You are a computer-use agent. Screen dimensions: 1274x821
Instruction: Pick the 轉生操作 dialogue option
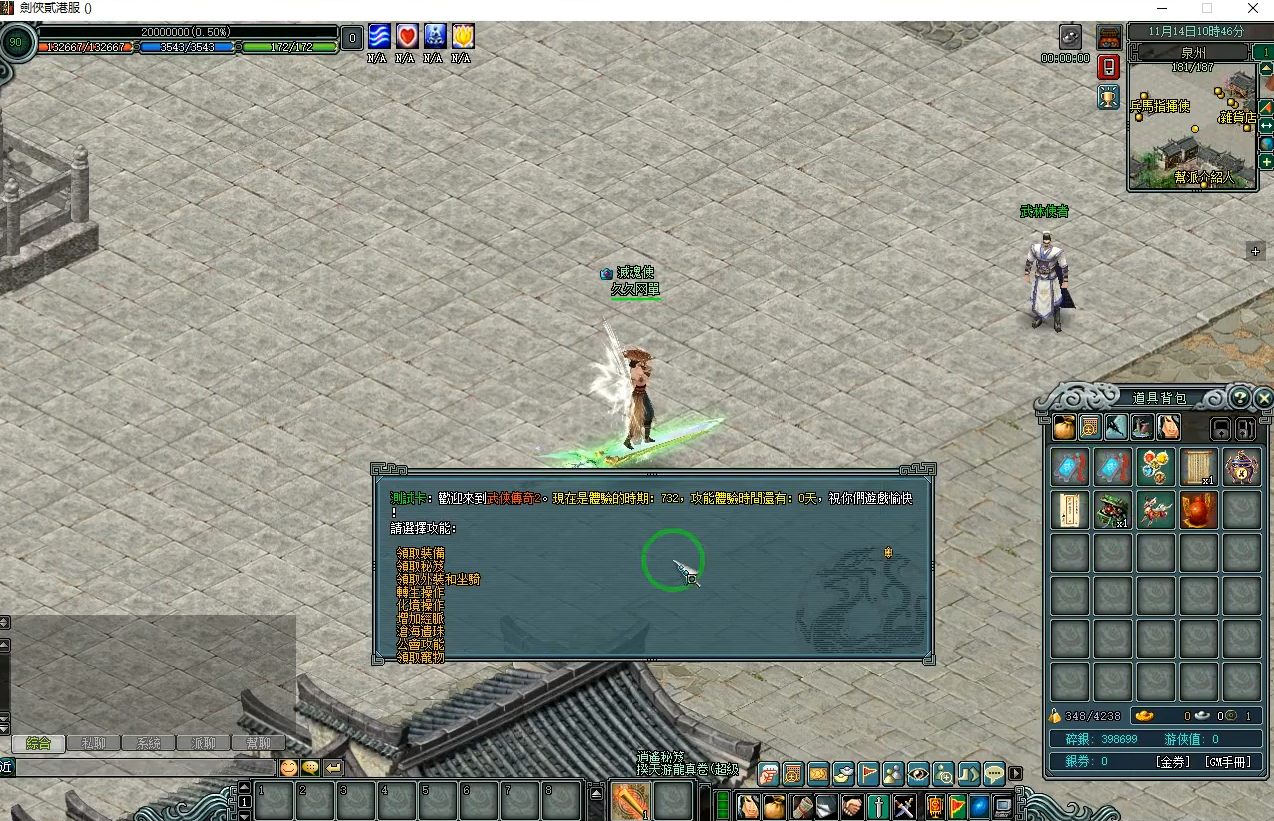coord(421,592)
